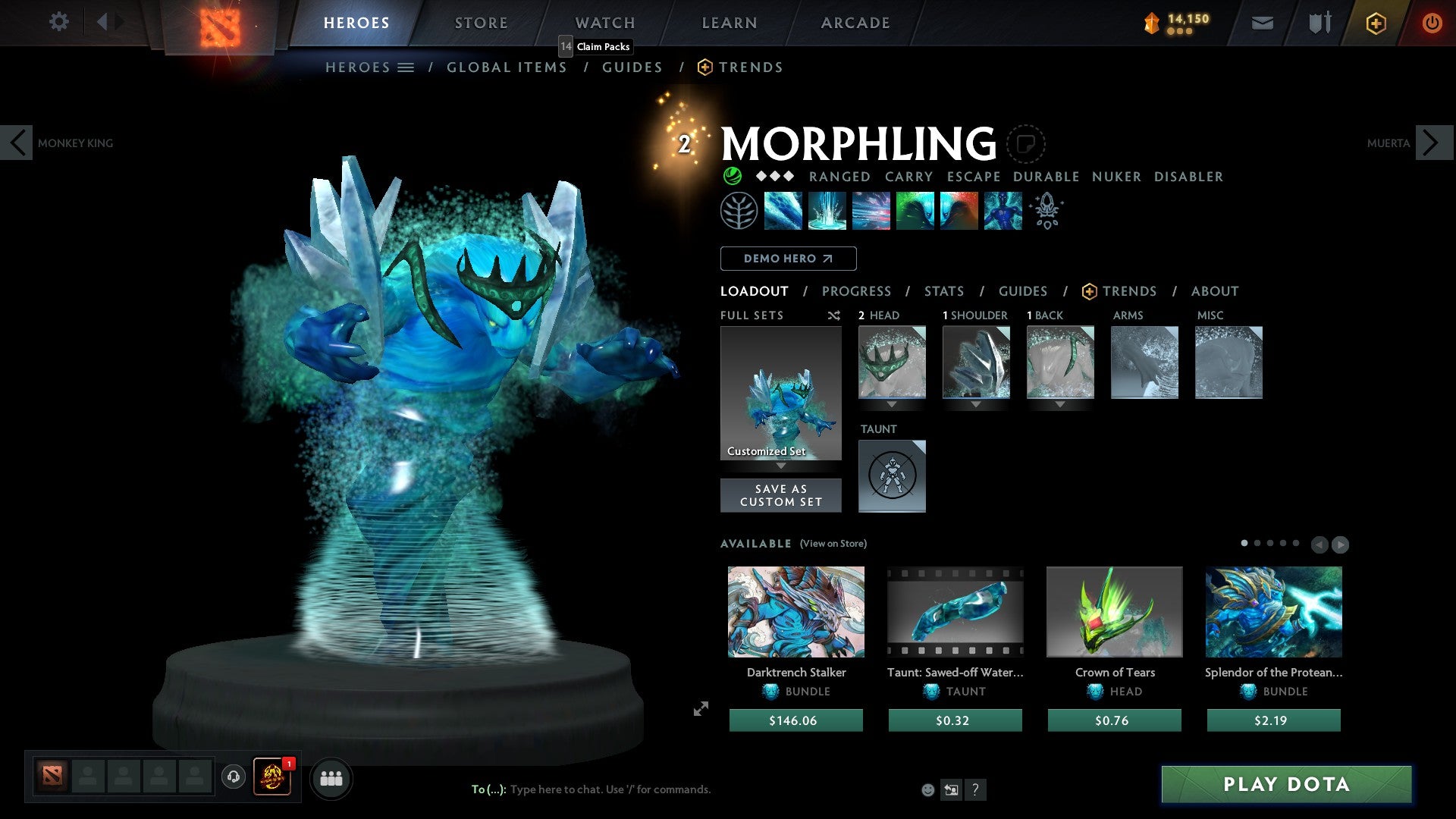1456x819 pixels.
Task: Open the settings gear icon
Action: (x=58, y=22)
